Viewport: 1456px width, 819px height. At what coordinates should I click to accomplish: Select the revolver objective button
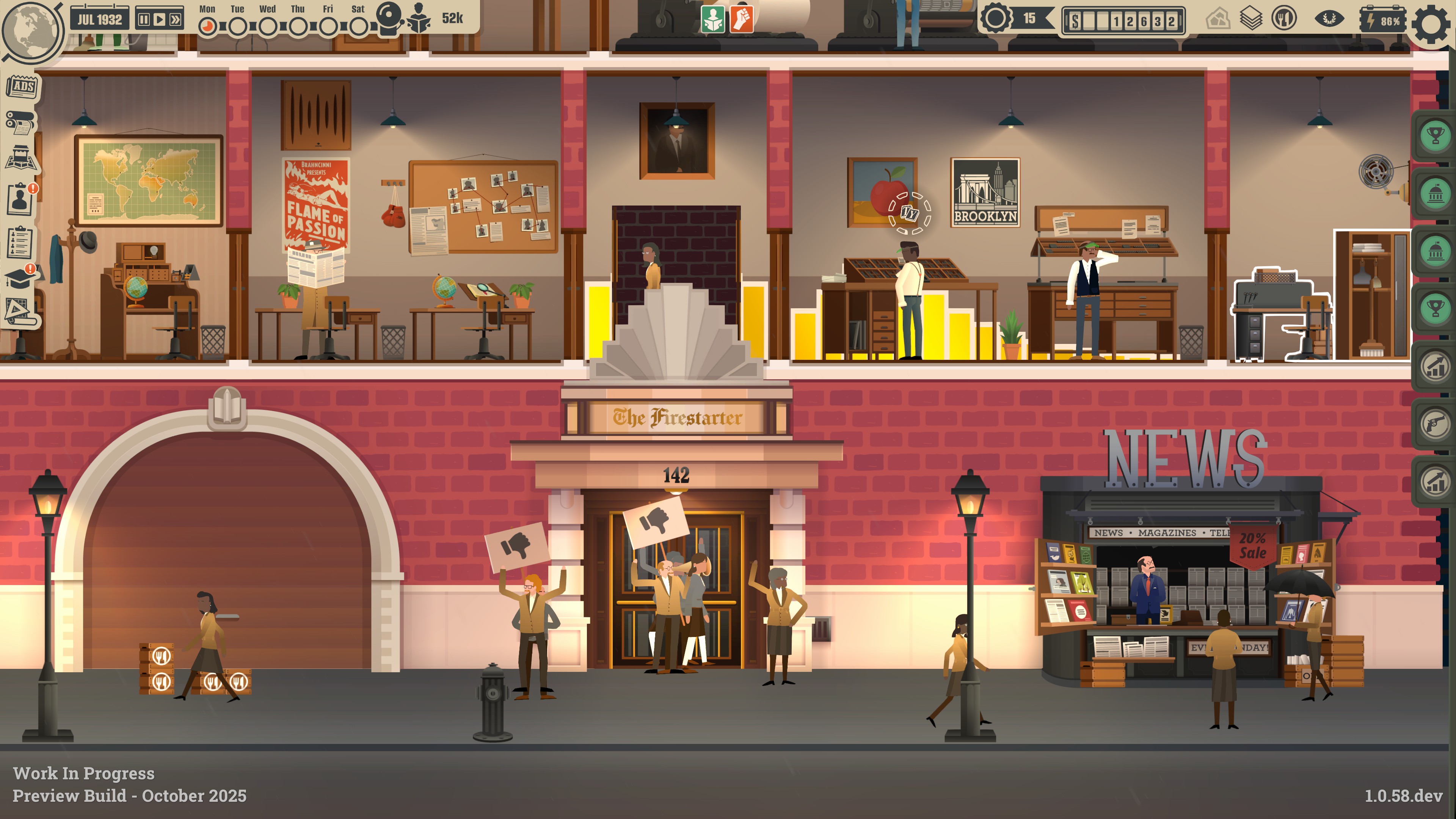point(1435,424)
